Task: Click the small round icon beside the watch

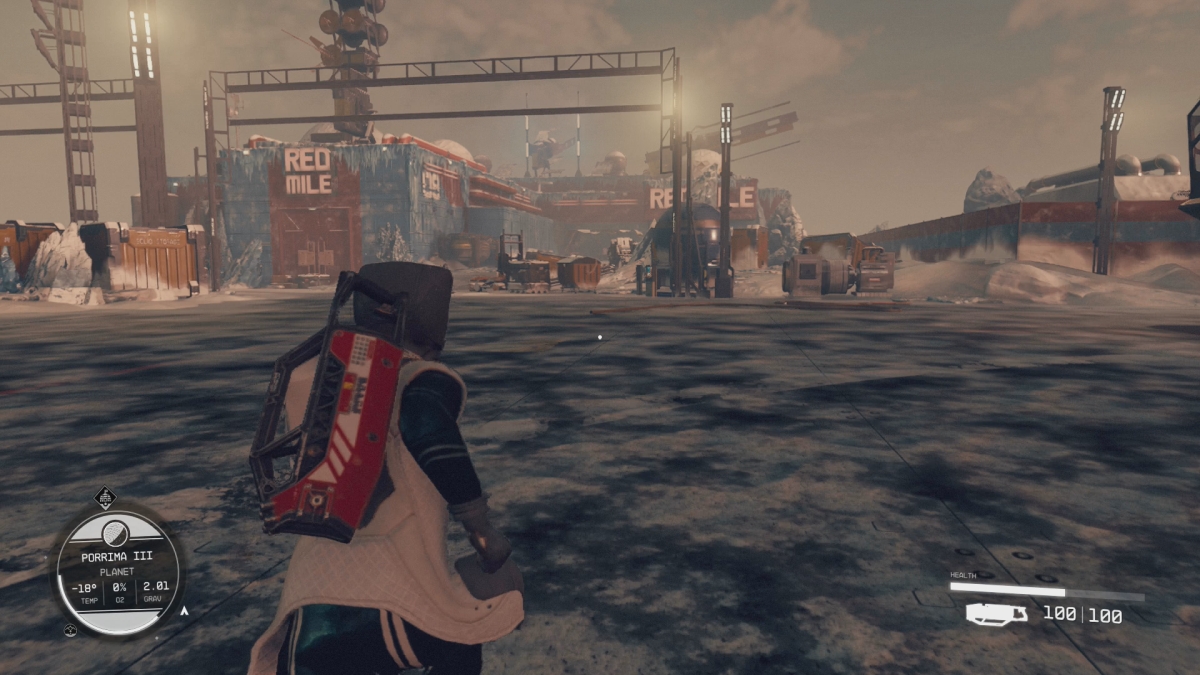Action: click(71, 630)
